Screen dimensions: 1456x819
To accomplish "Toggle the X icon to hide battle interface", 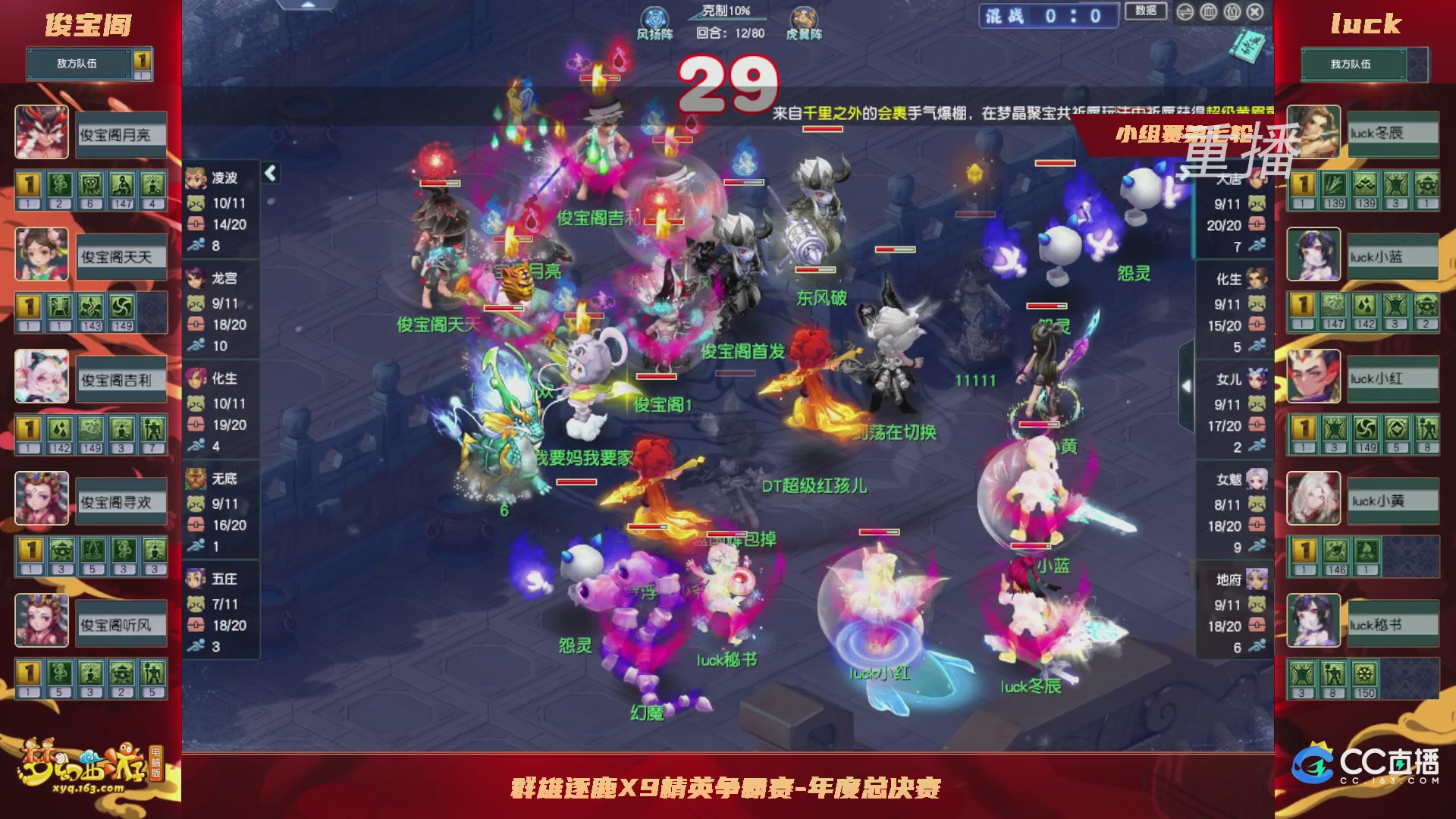I will click(1256, 11).
